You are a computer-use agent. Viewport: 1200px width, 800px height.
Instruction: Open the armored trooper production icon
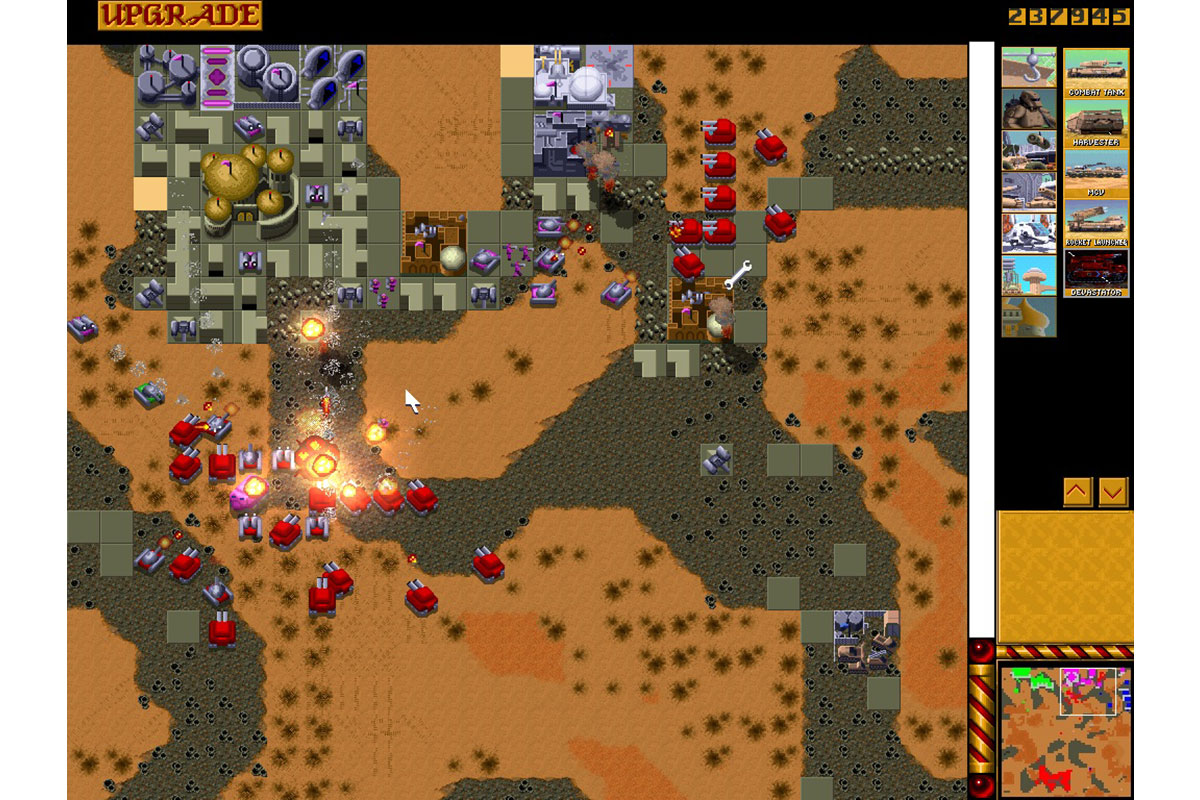(x=1029, y=109)
